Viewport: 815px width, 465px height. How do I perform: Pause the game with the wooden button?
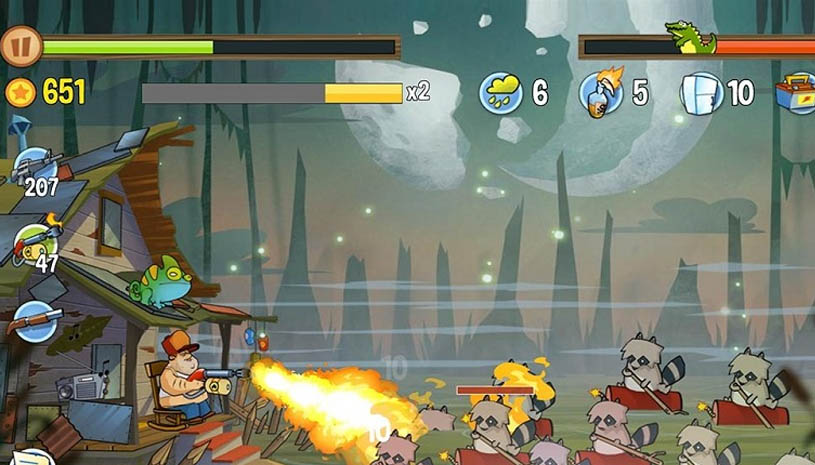click(19, 46)
